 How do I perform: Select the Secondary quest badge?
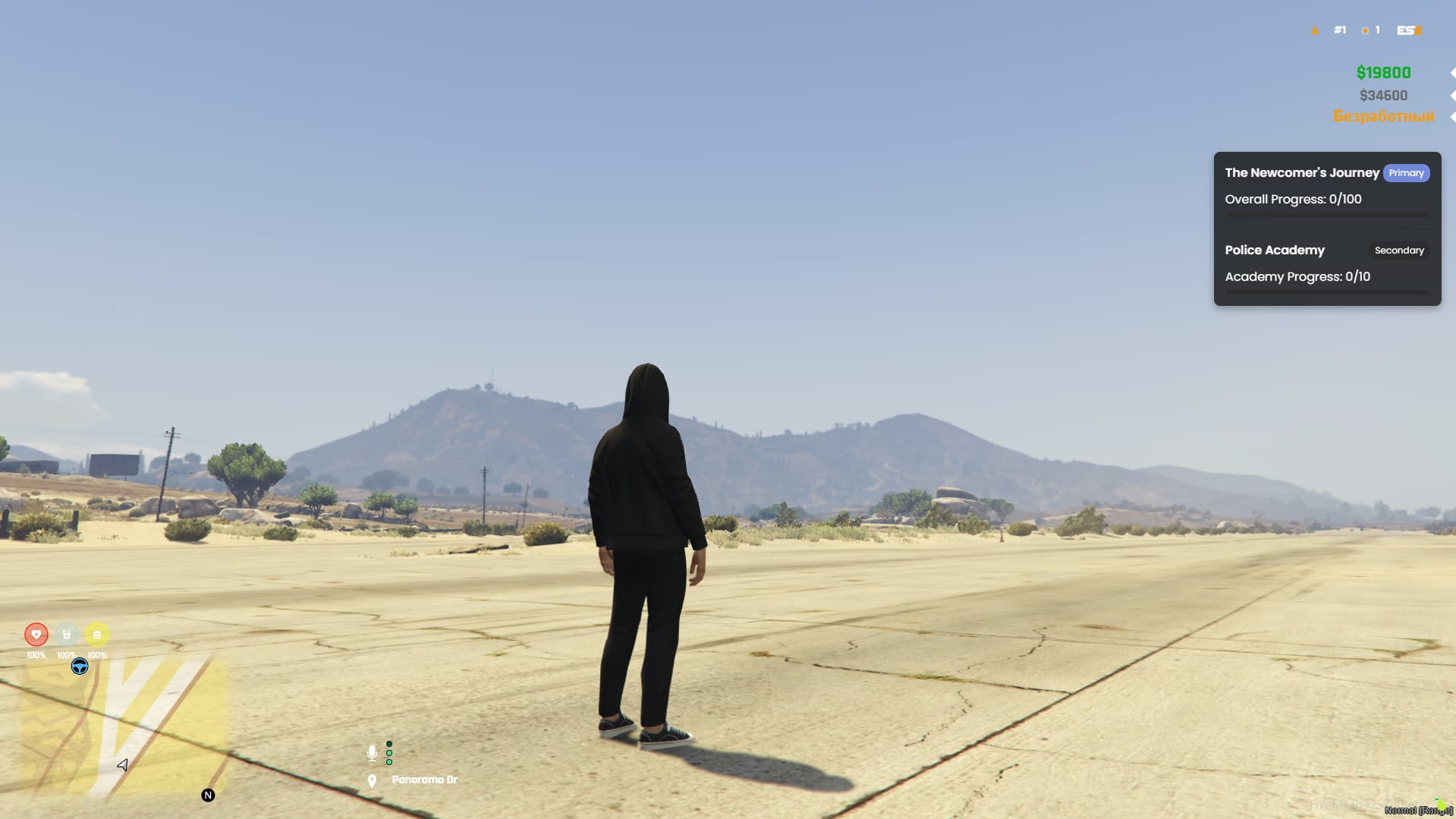click(1398, 250)
